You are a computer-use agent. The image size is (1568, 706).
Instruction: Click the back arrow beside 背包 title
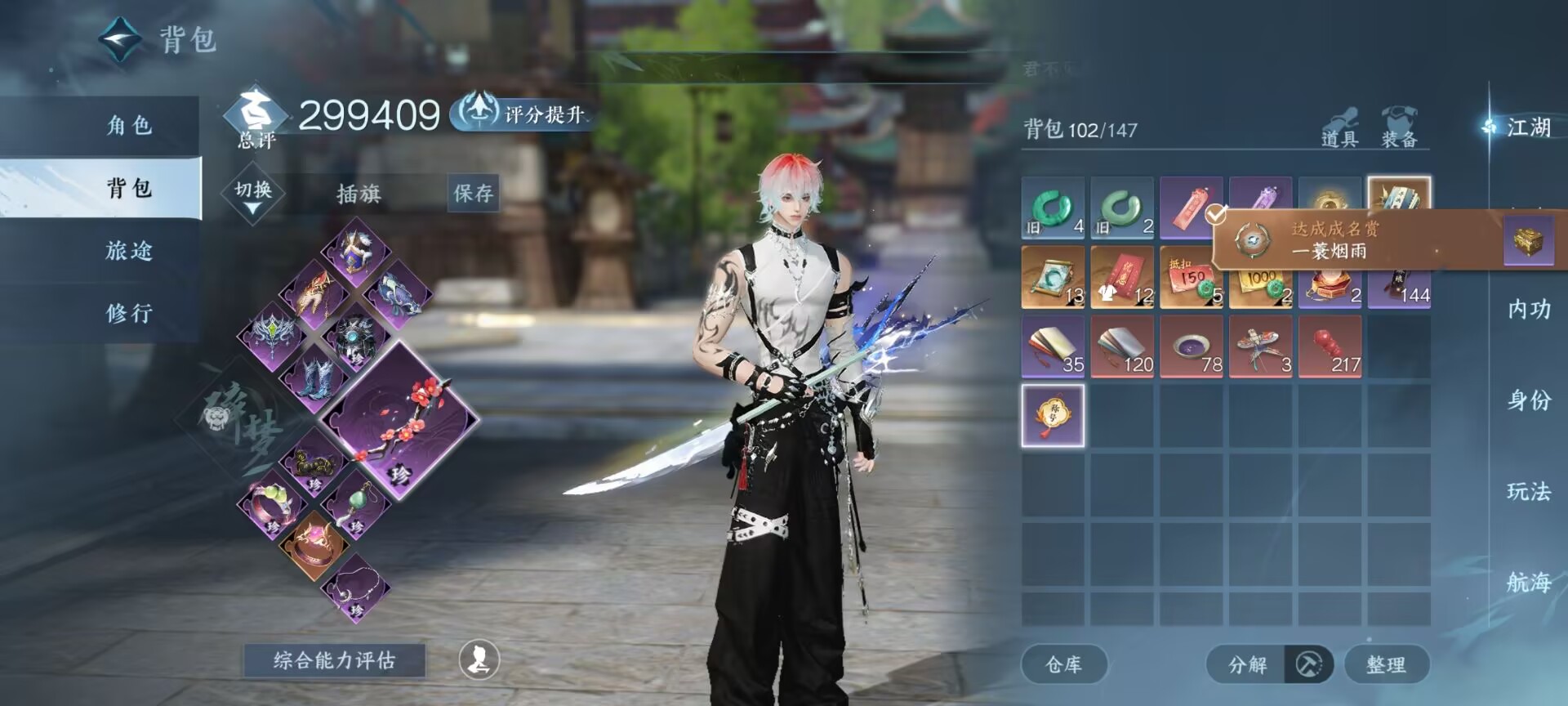coord(120,38)
